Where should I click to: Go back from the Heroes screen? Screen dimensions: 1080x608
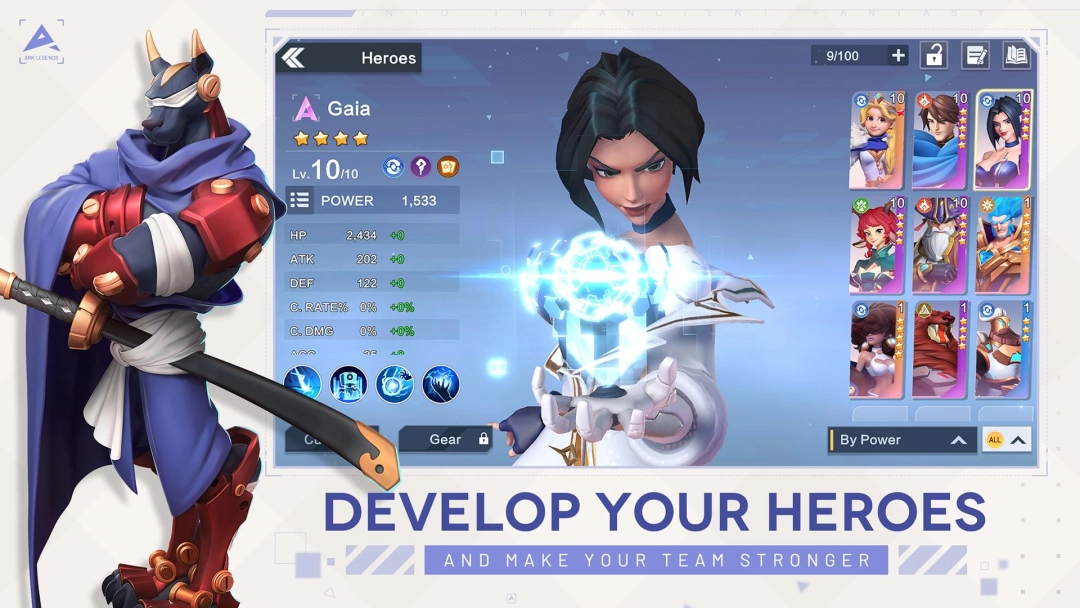293,58
